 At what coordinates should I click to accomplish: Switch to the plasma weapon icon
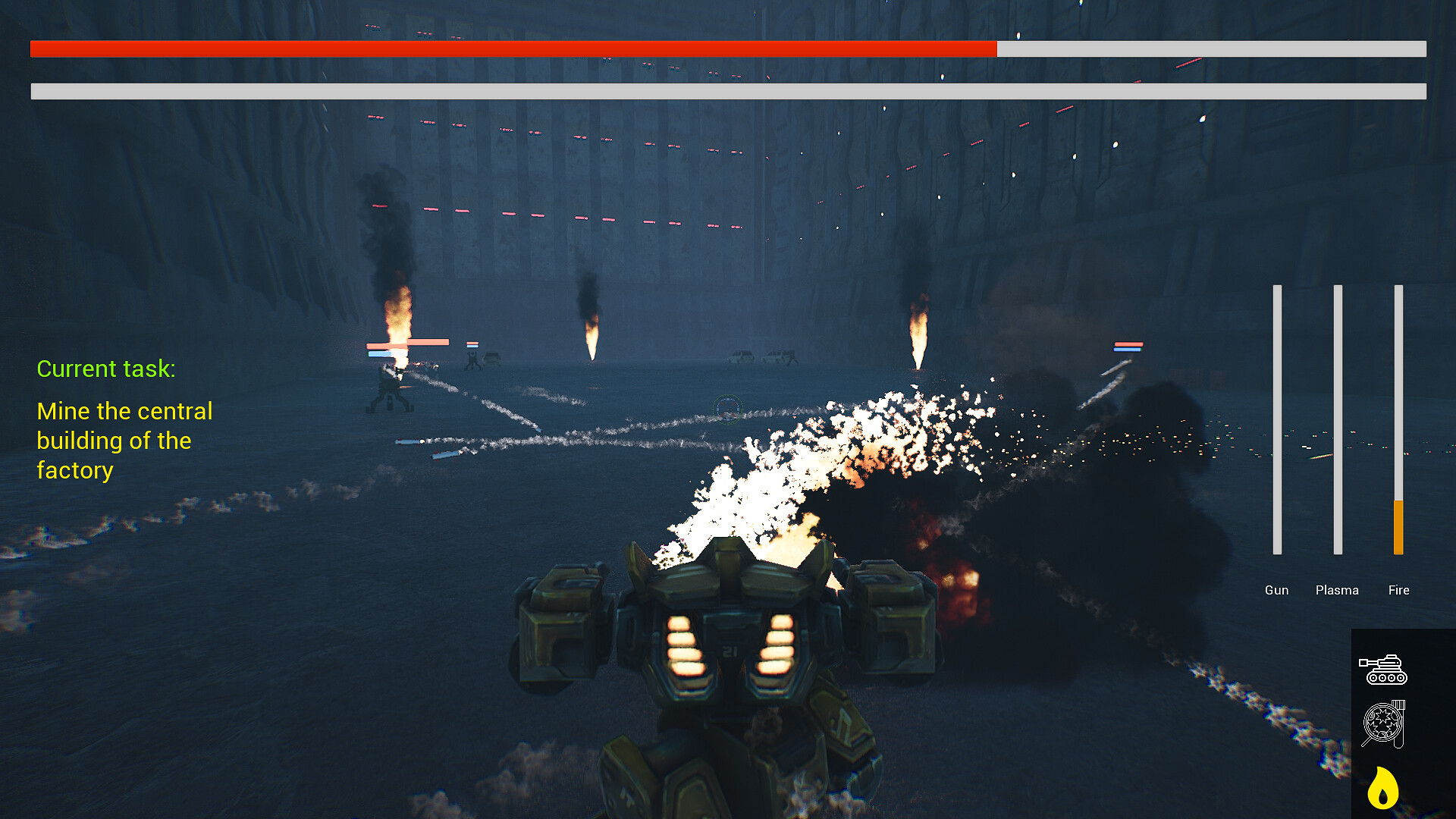[x=1383, y=725]
